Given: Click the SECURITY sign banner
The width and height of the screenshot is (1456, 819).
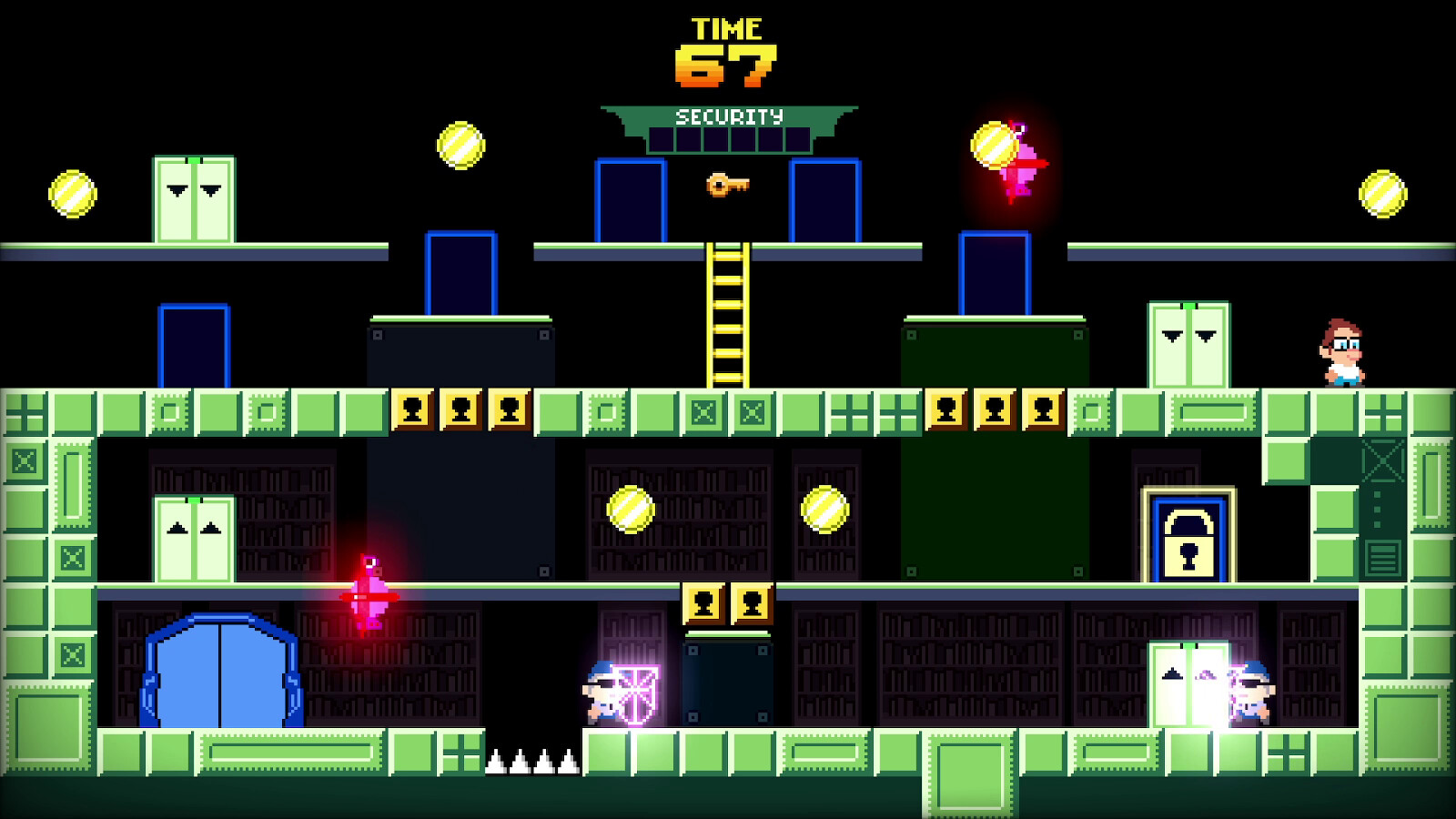Looking at the screenshot, I should [x=728, y=116].
